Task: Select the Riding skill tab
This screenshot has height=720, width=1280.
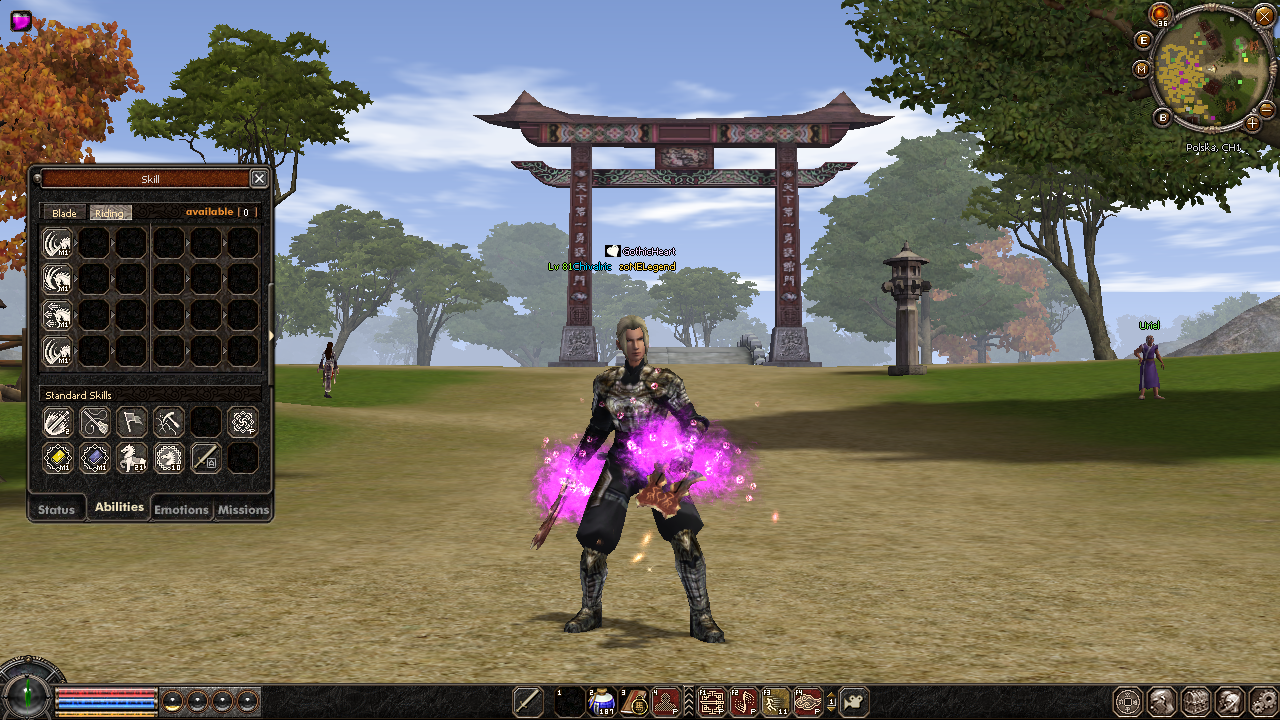Action: point(109,213)
